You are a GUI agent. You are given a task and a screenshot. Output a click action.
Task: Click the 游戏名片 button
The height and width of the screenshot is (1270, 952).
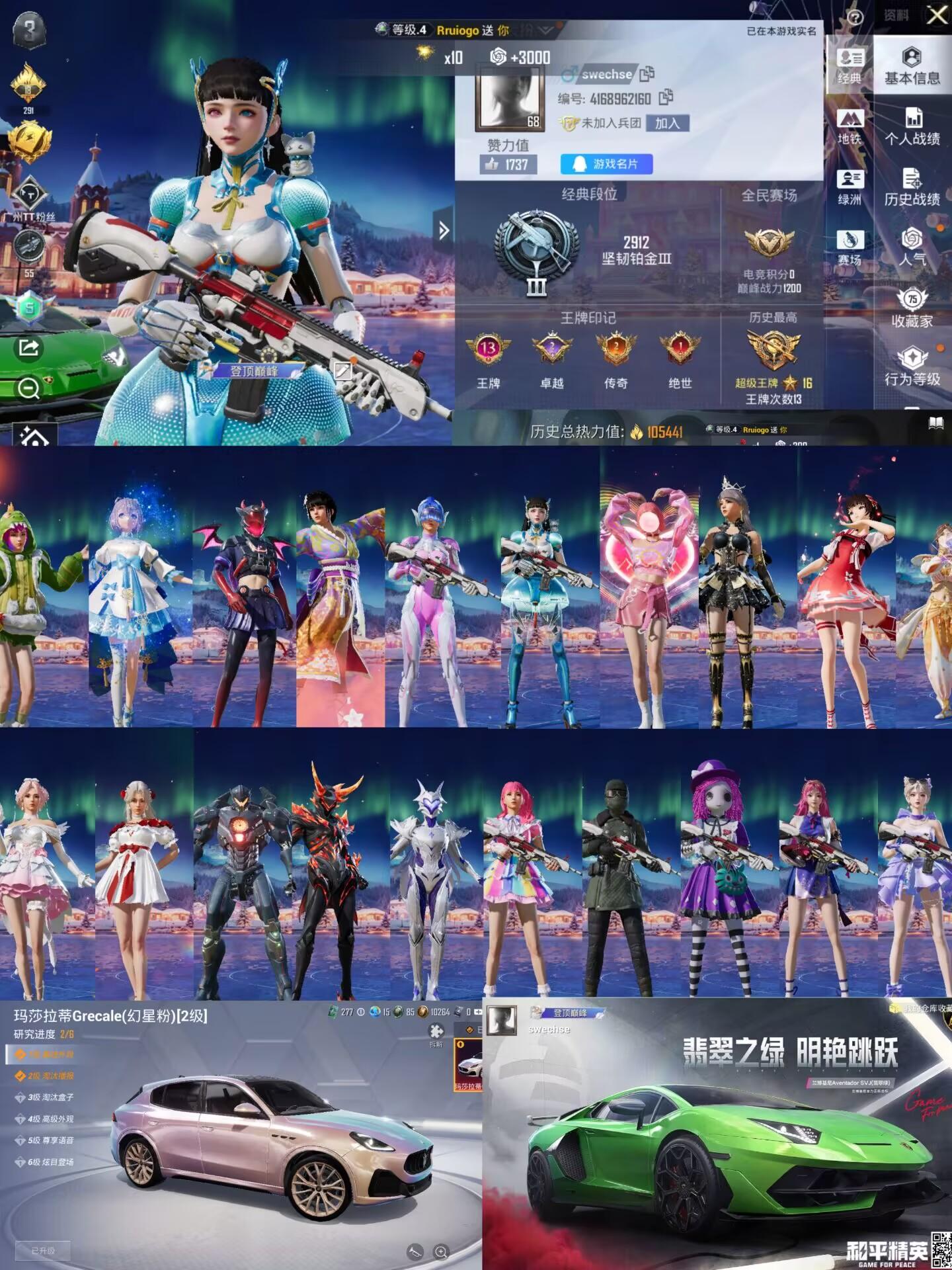(605, 164)
